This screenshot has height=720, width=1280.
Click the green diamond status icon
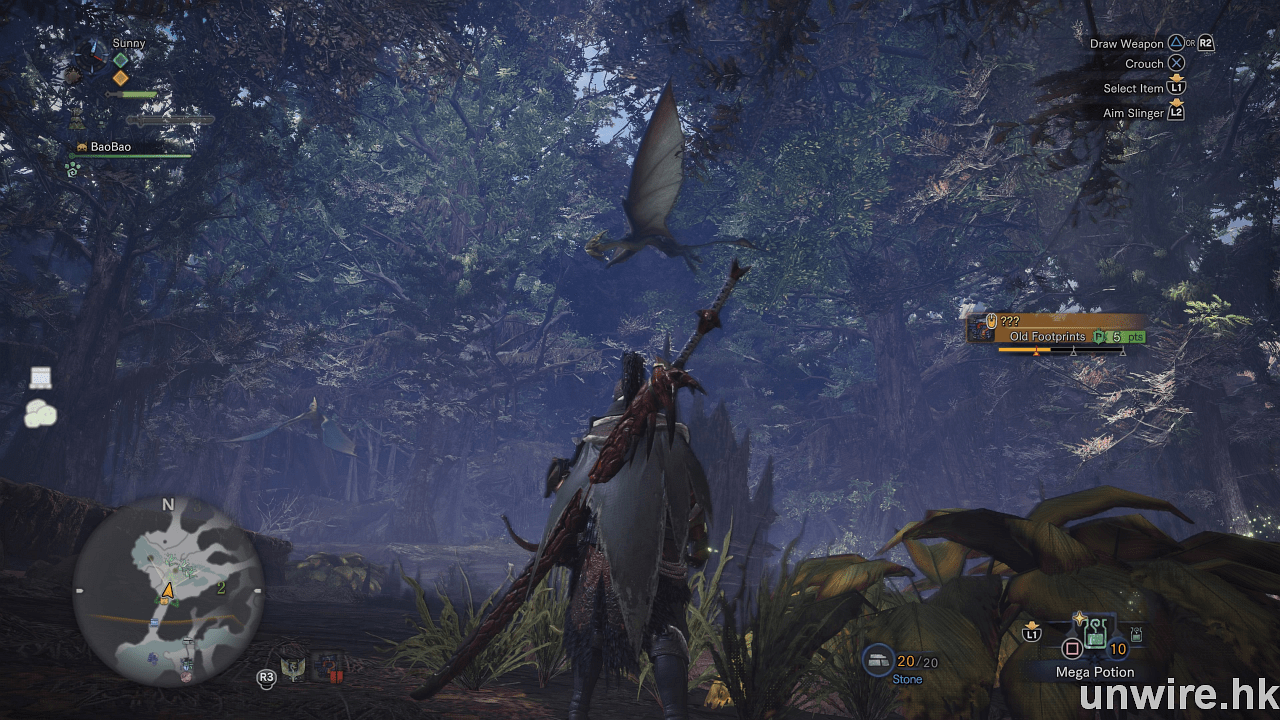click(120, 60)
